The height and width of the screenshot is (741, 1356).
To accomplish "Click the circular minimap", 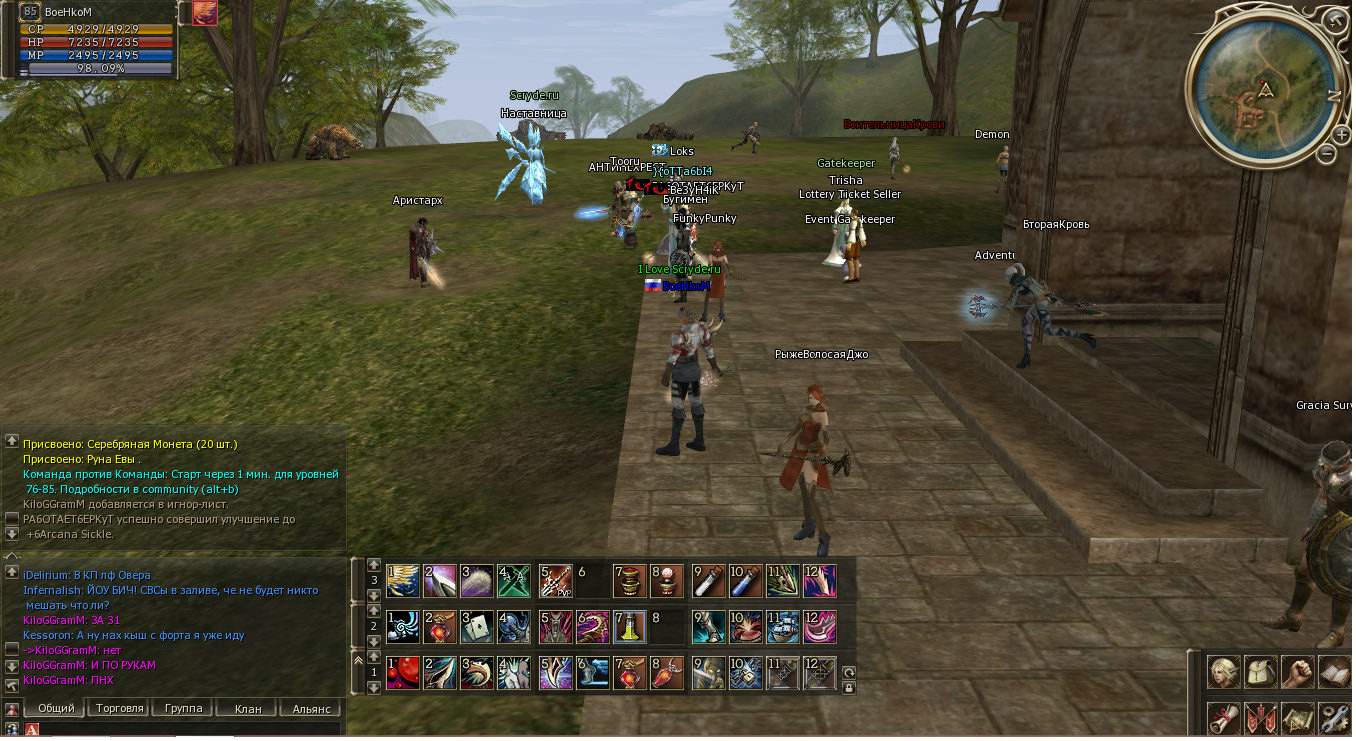I will 1263,90.
